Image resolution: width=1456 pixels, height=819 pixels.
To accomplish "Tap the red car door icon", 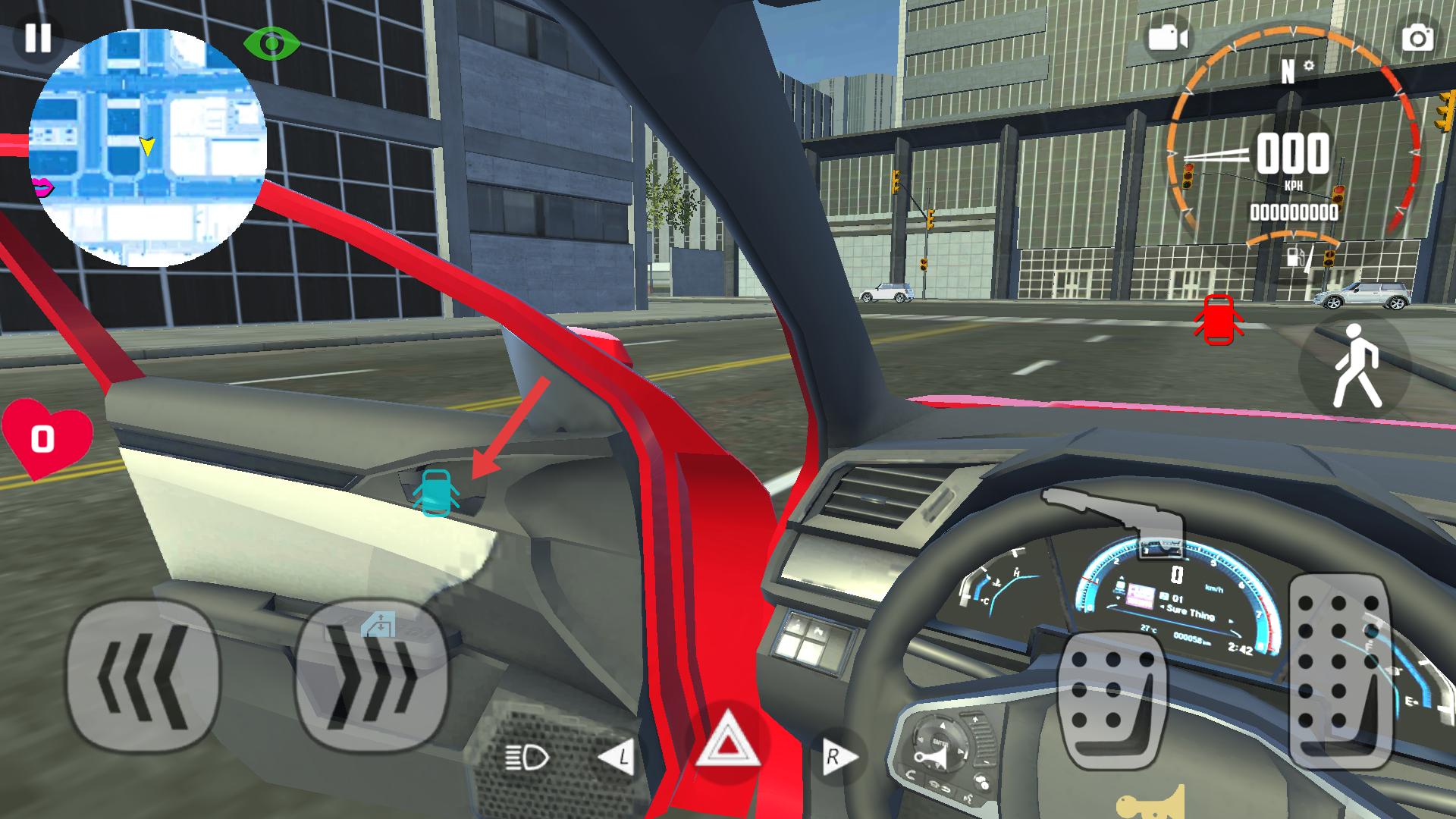I will coord(1219,320).
